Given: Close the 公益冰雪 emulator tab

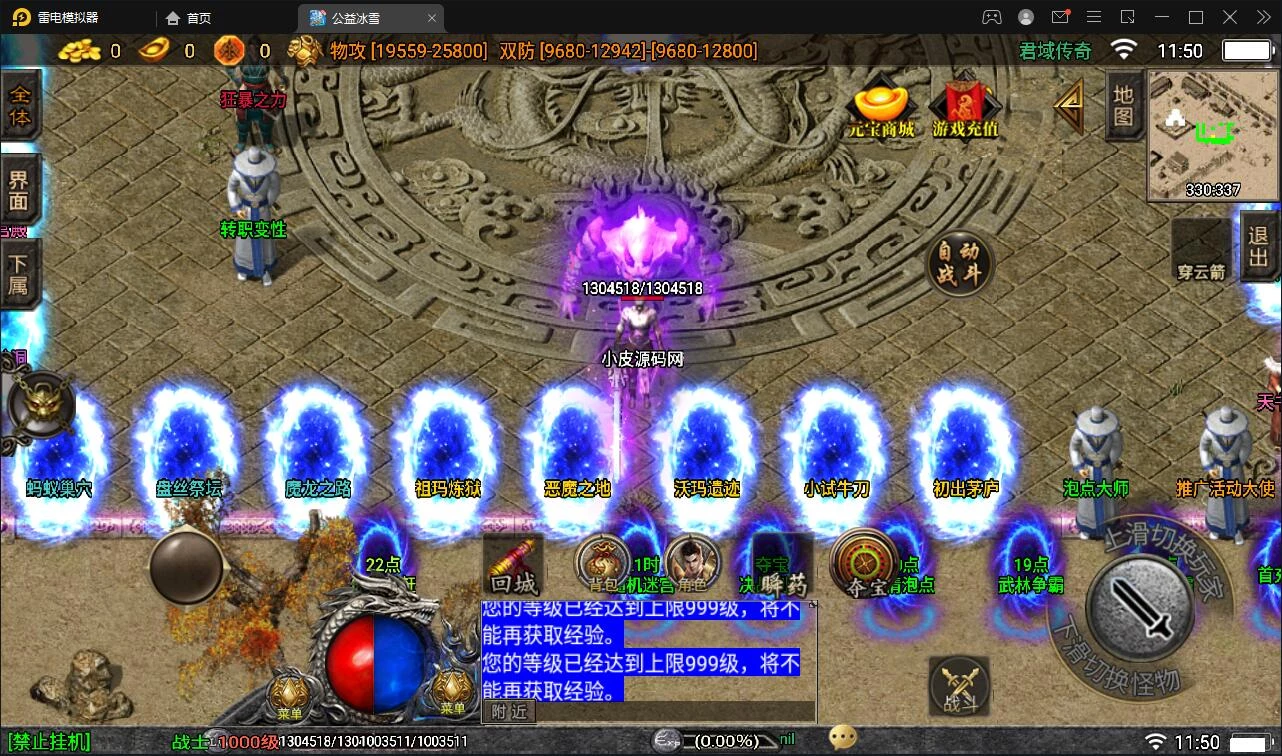Looking at the screenshot, I should pos(432,18).
